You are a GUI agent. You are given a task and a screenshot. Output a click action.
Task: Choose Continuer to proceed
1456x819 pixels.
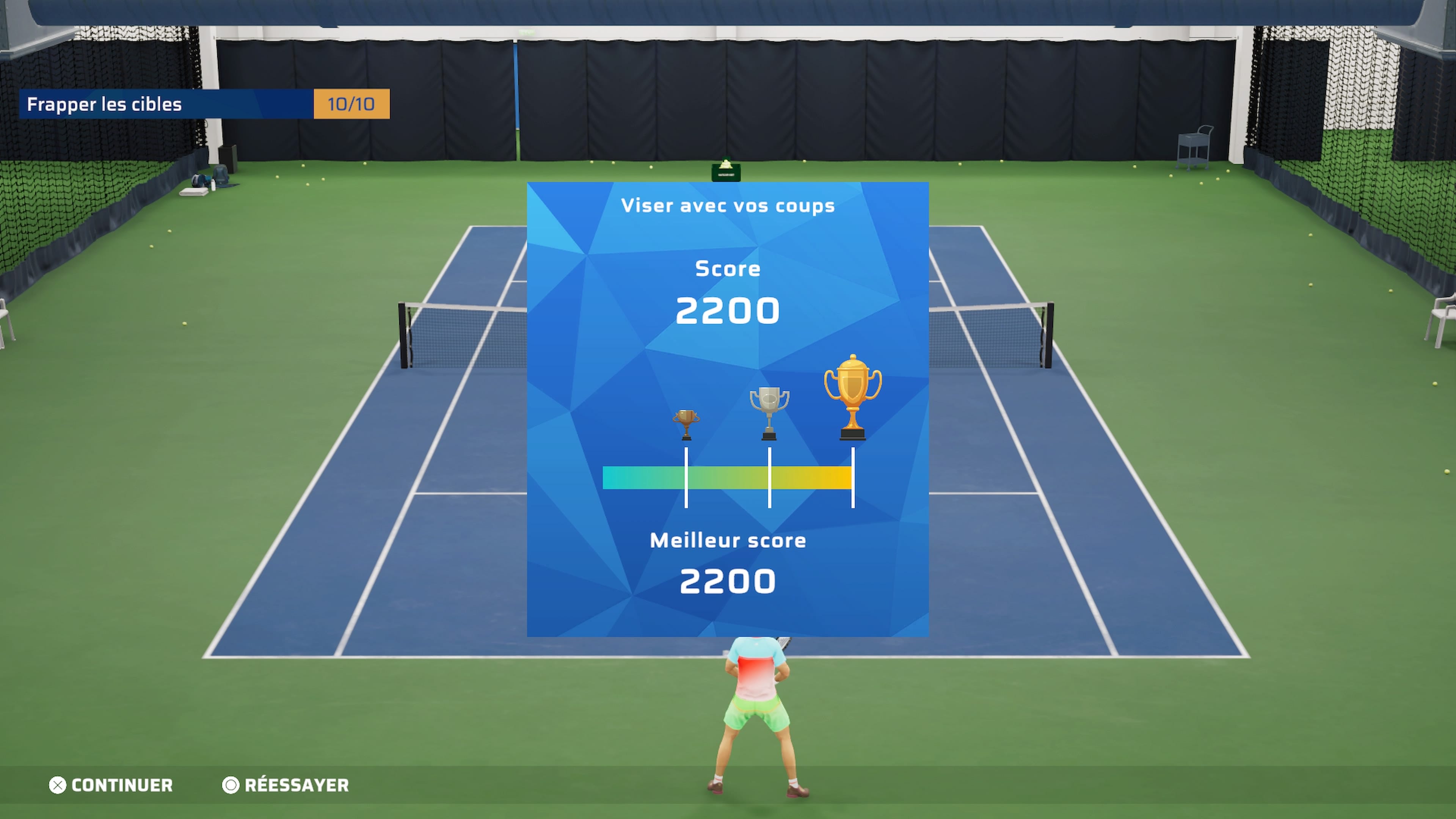click(111, 785)
